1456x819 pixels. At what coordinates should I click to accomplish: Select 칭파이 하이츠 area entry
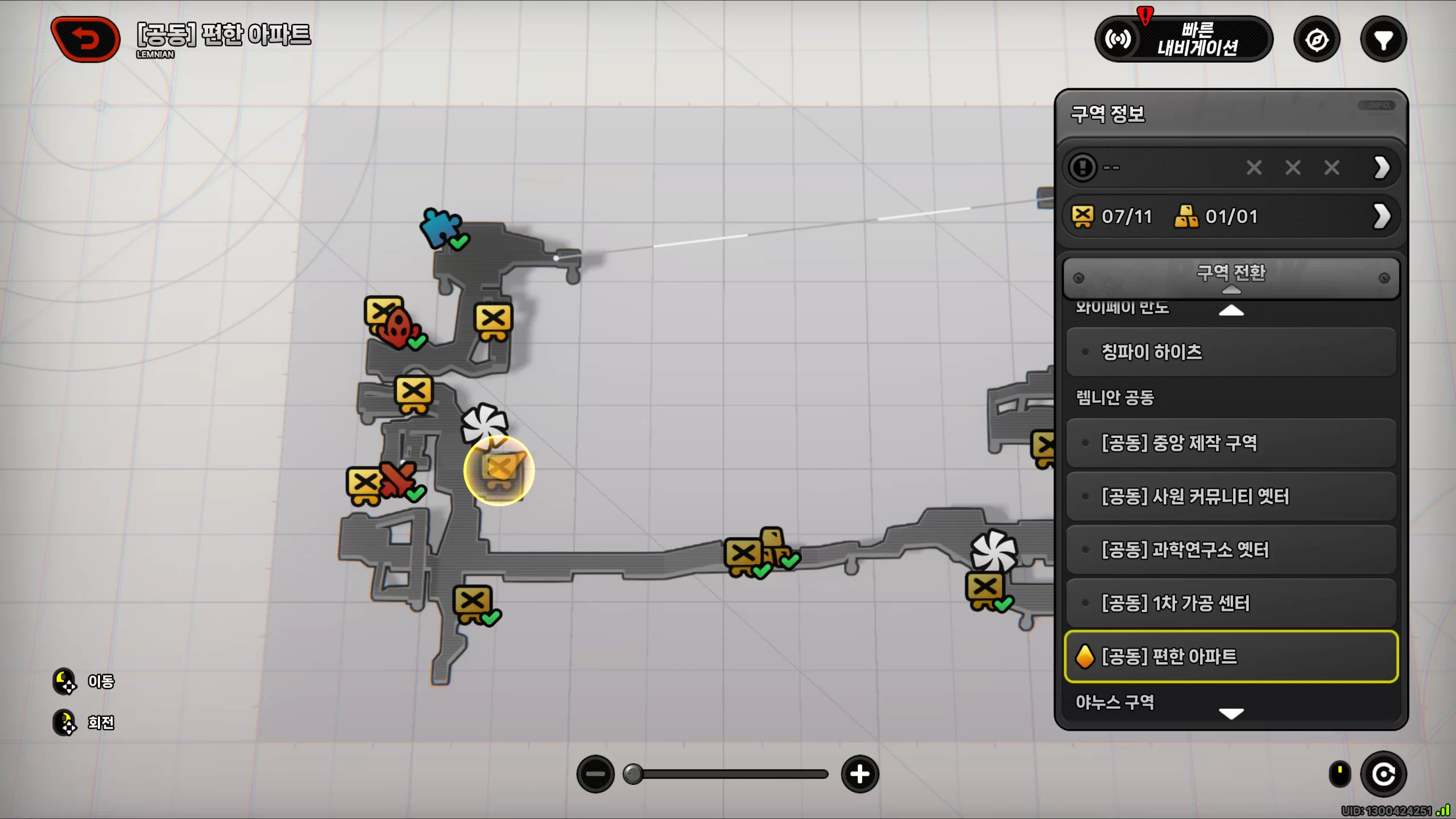tap(1231, 352)
